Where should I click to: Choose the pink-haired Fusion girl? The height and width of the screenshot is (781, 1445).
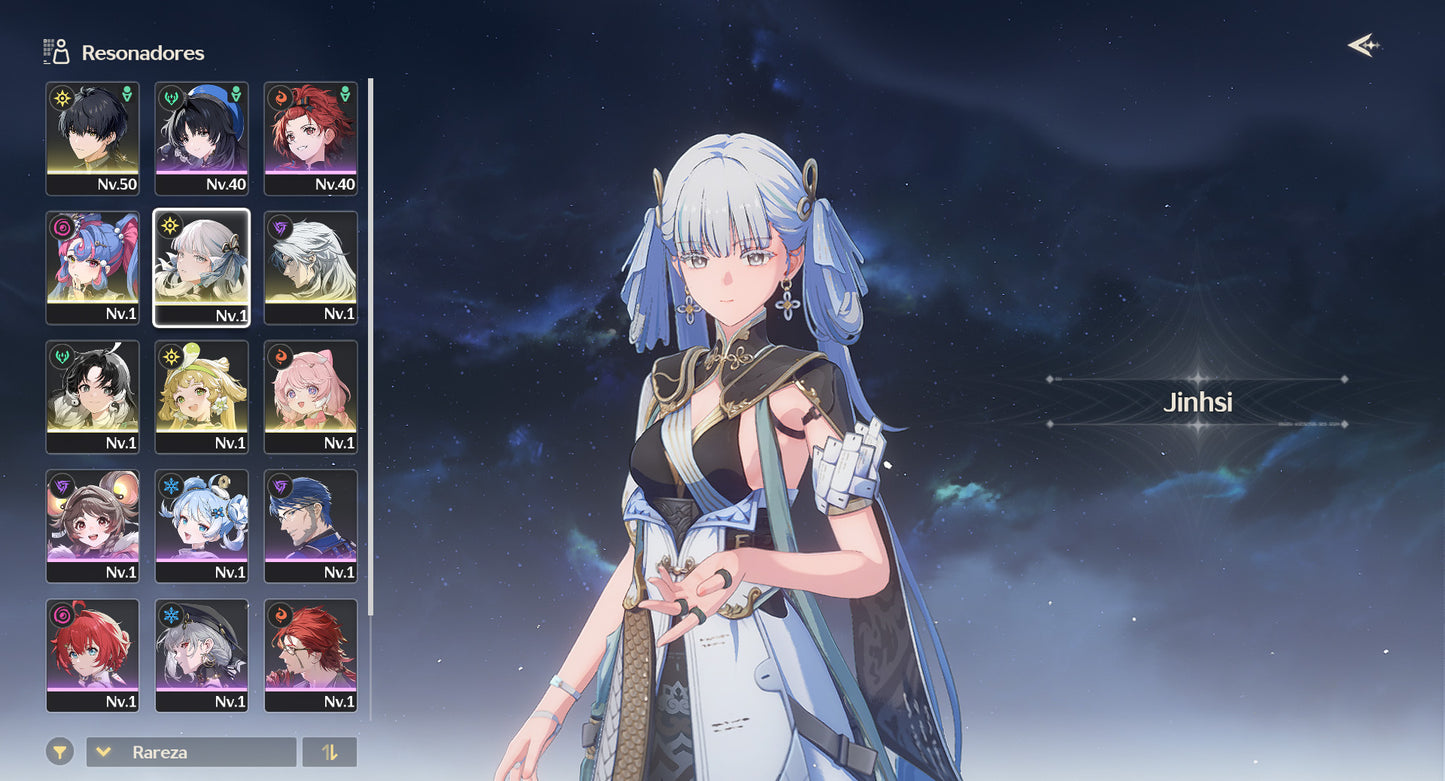[x=310, y=396]
